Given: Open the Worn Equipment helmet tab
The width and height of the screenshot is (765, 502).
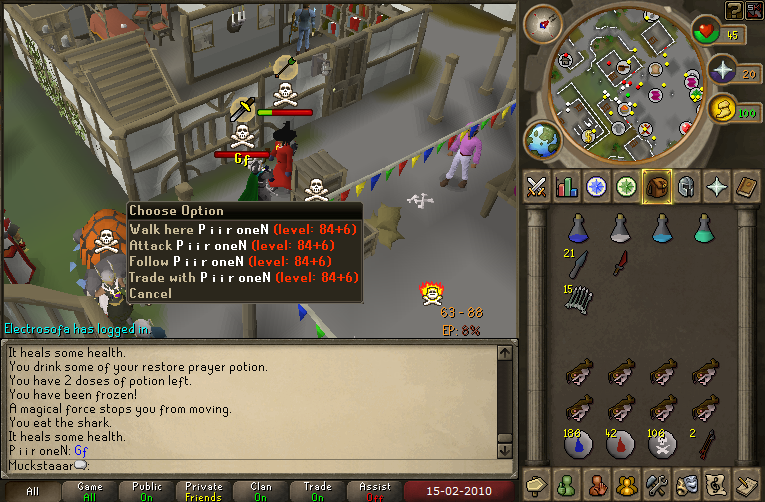Looking at the screenshot, I should [687, 187].
